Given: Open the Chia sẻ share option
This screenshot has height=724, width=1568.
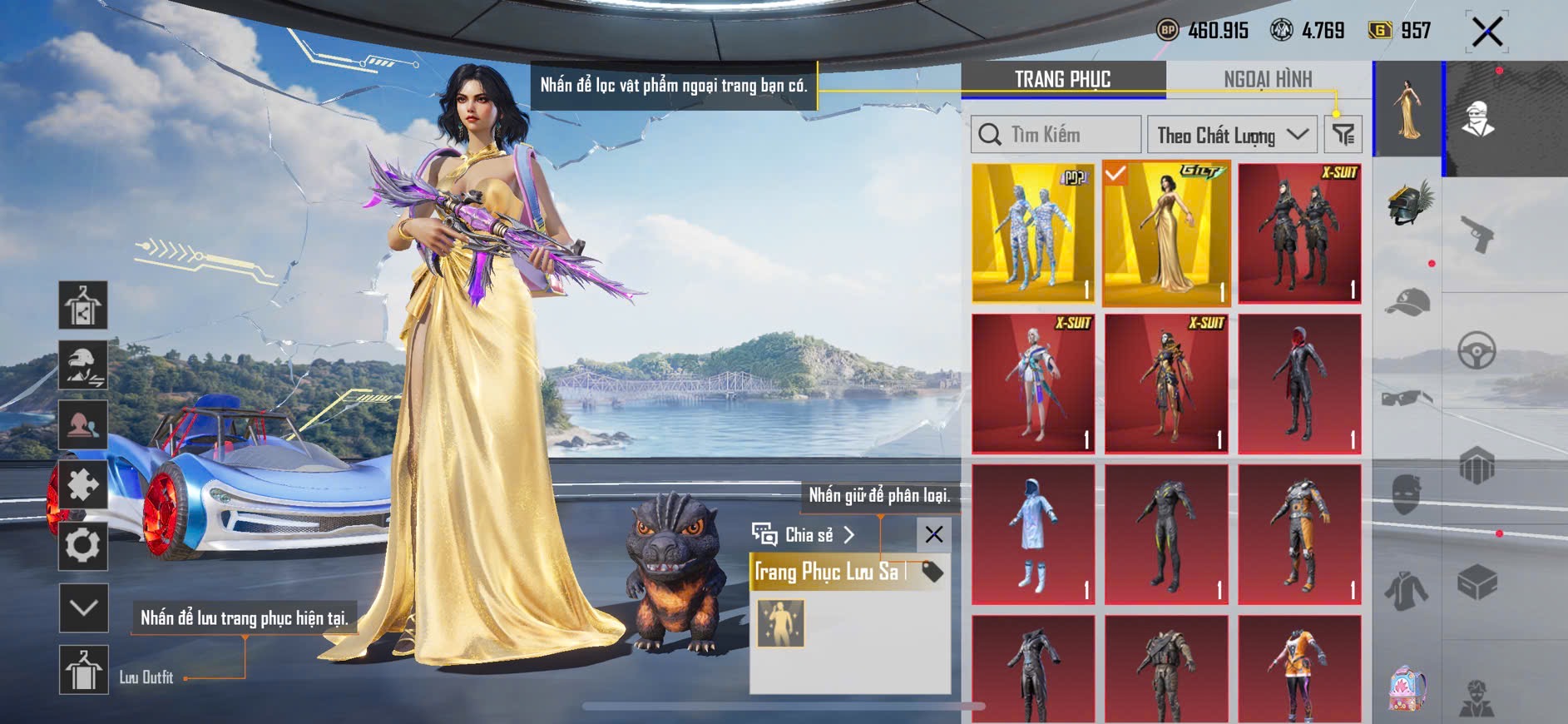Looking at the screenshot, I should click(804, 534).
